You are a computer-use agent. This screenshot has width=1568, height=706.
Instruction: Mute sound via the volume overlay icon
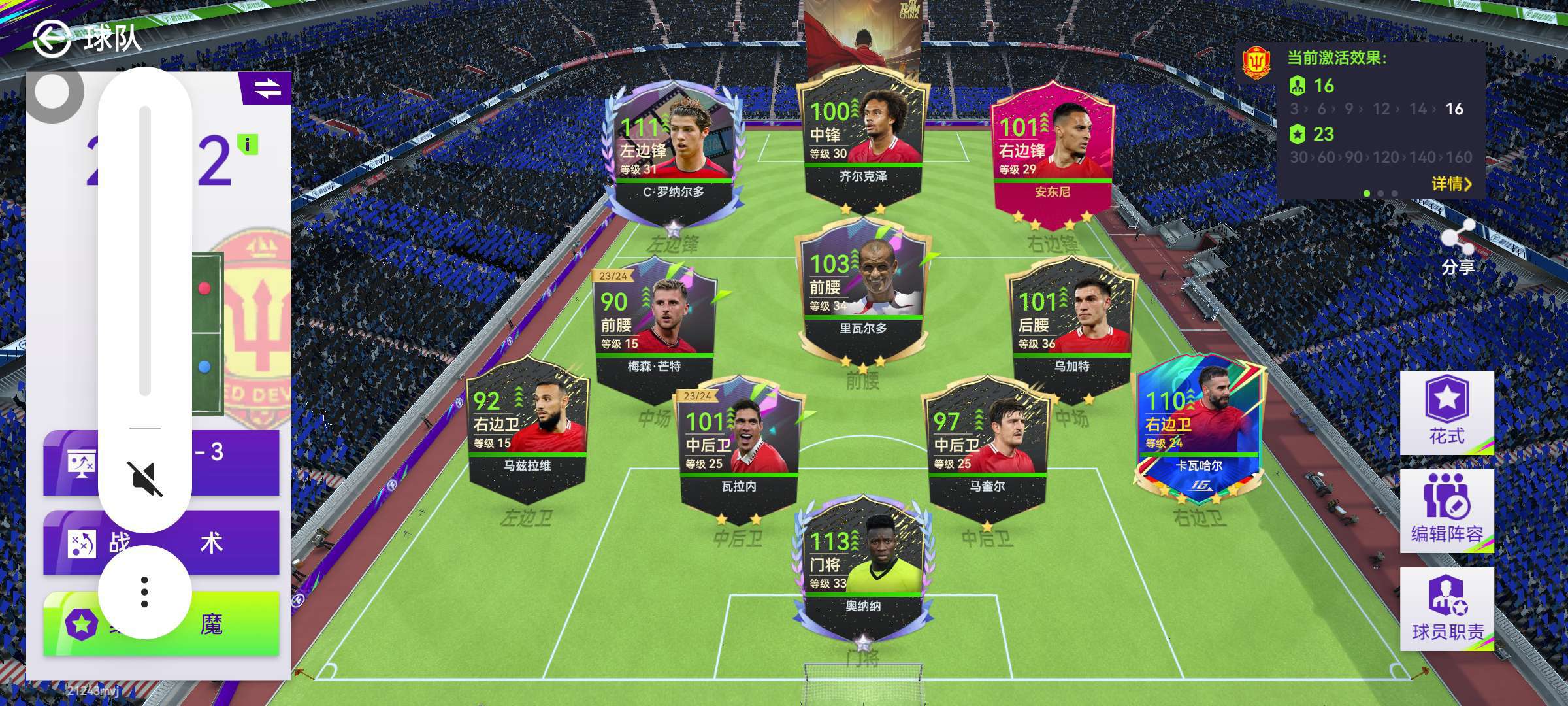tap(144, 479)
